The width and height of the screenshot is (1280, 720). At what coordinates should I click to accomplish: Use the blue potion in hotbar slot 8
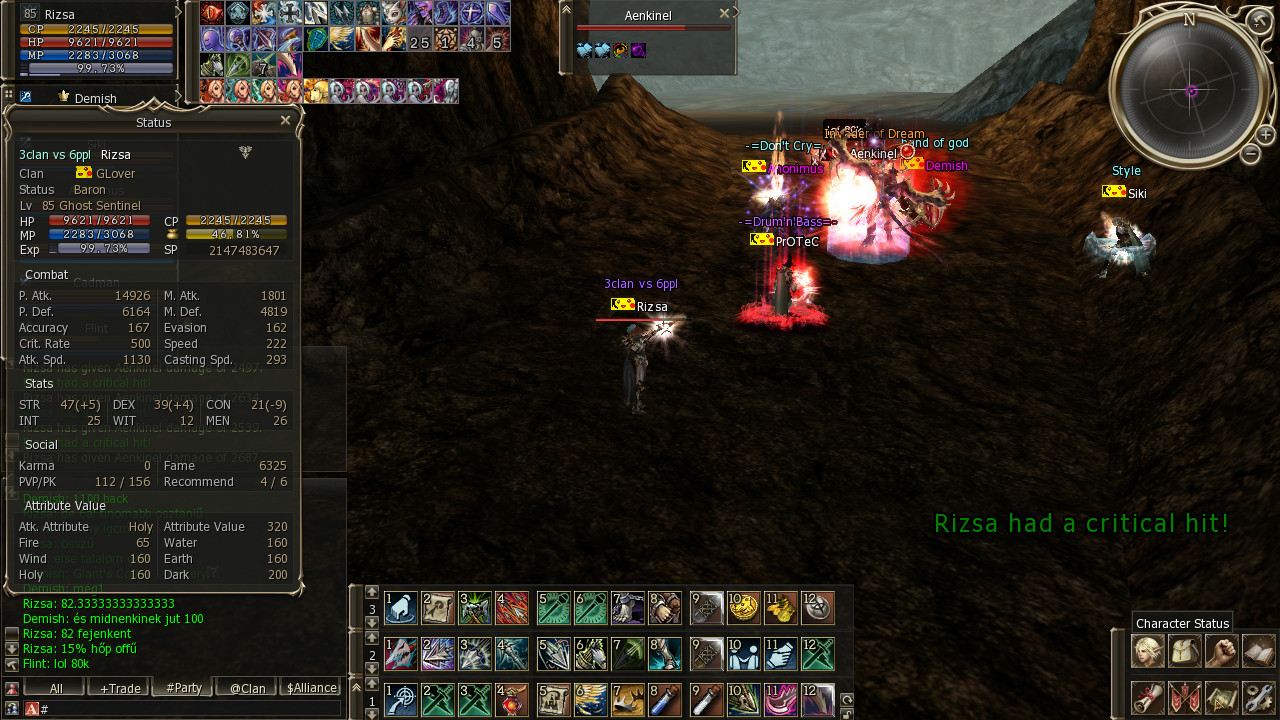pos(665,699)
